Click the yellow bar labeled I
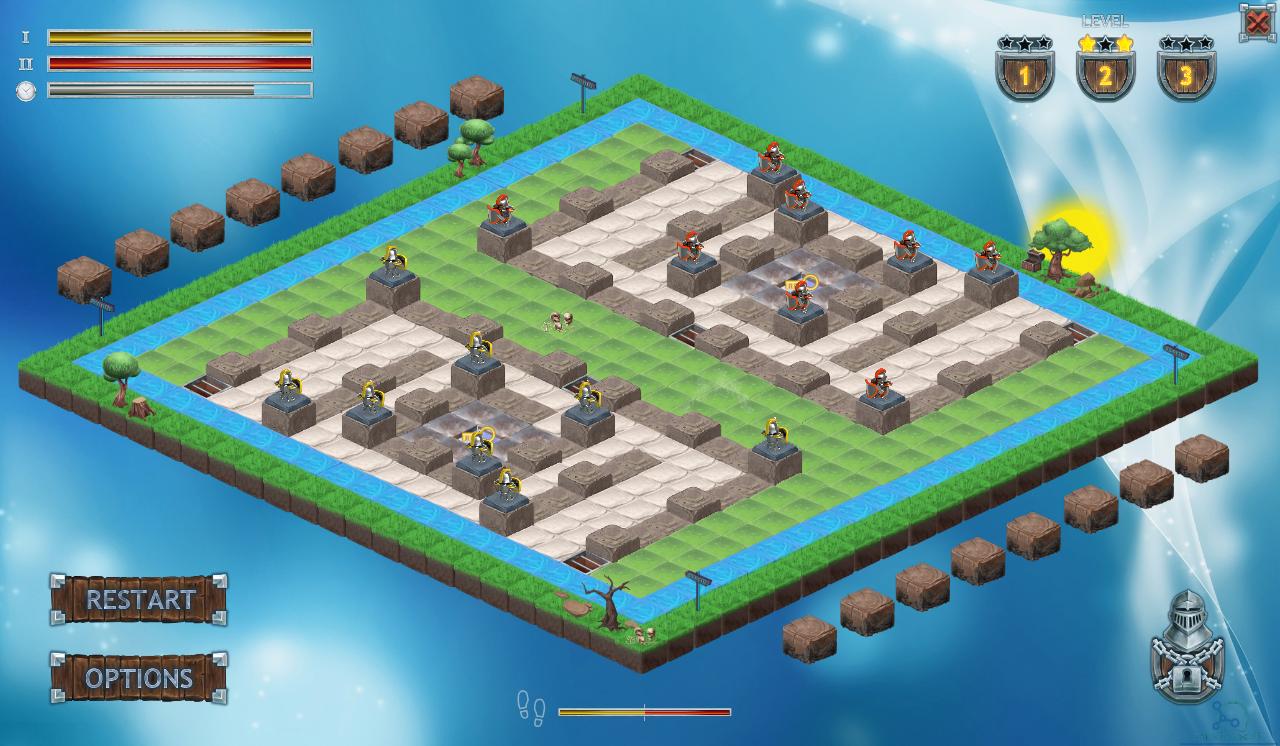This screenshot has height=746, width=1280. tap(180, 38)
